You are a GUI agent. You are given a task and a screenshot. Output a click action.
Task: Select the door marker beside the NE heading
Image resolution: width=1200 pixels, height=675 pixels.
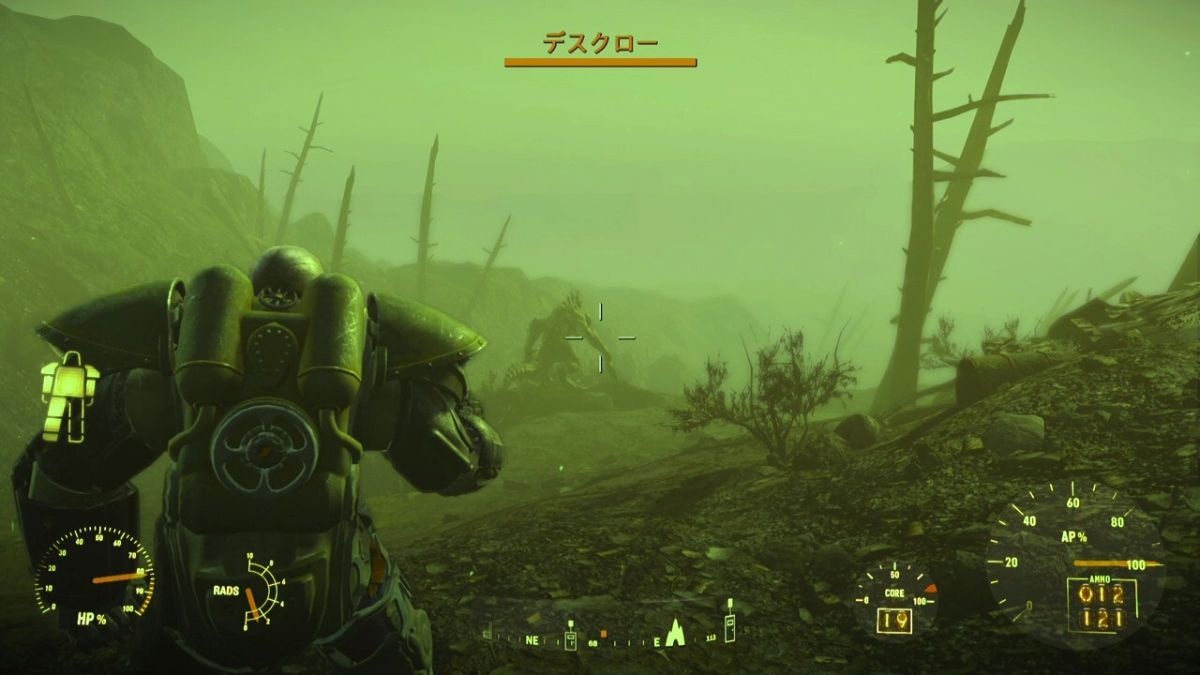(570, 638)
